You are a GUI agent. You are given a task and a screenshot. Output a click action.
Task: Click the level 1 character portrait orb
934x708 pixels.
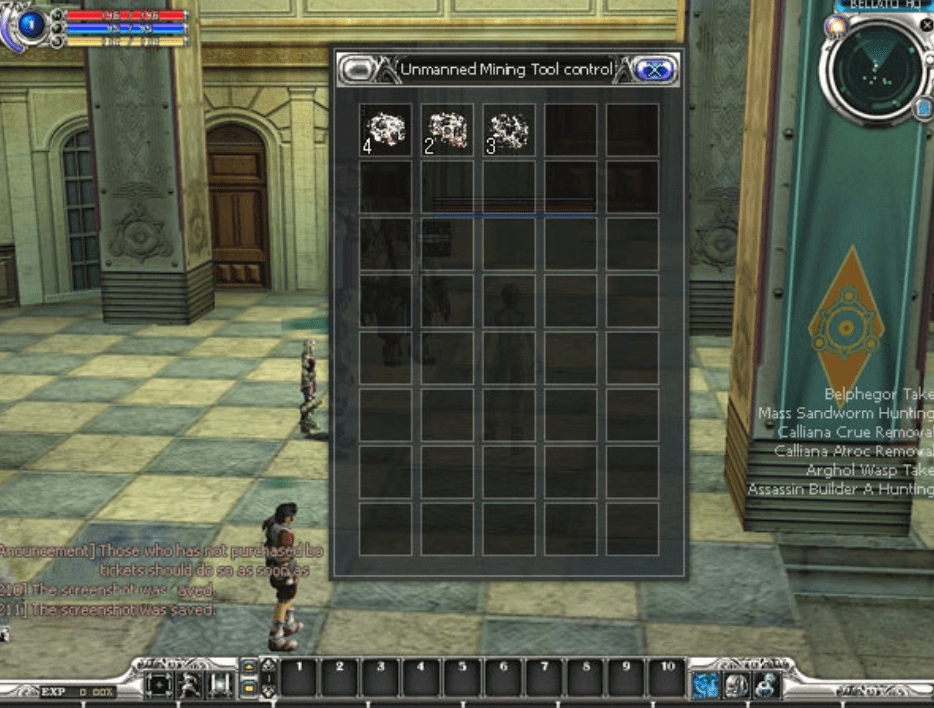pos(32,25)
